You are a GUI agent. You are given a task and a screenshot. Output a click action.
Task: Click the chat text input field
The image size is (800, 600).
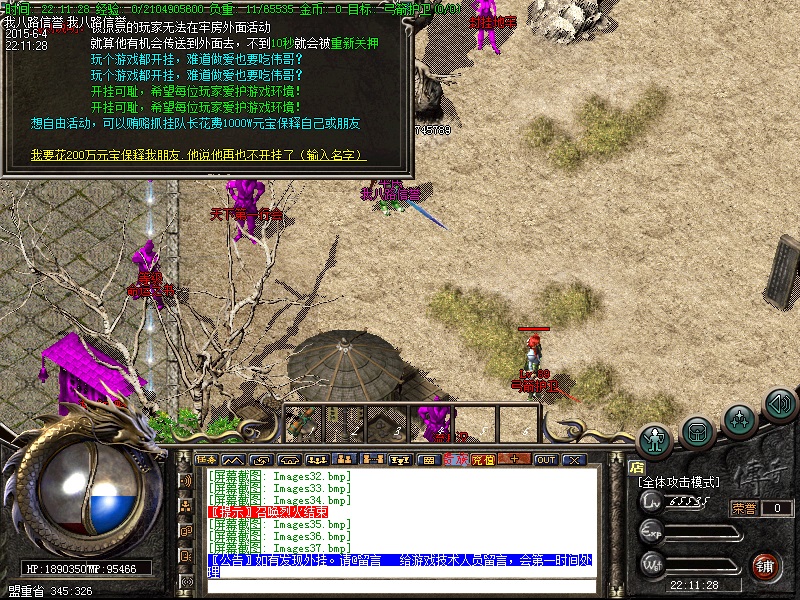tap(400, 585)
